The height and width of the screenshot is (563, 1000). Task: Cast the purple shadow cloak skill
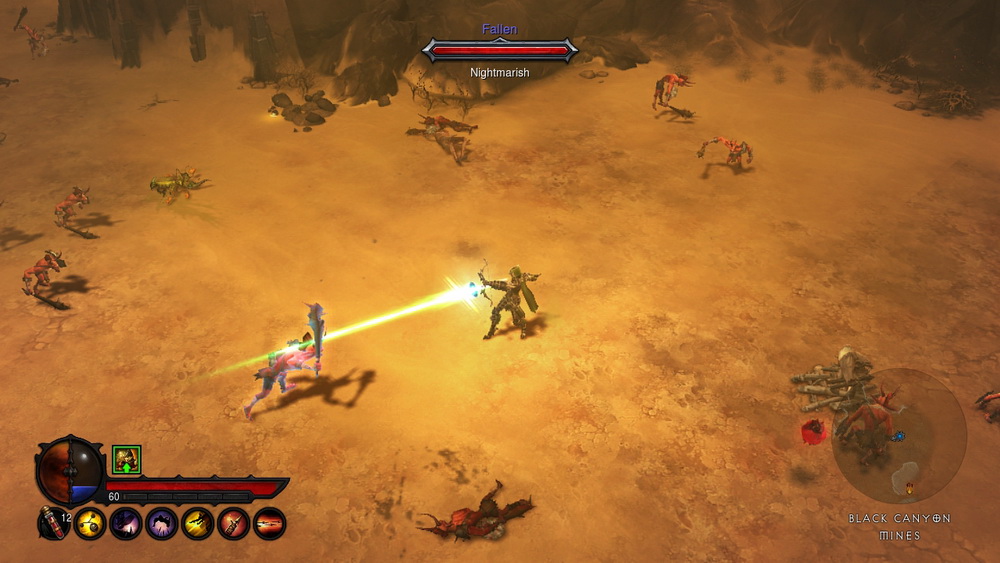(162, 523)
